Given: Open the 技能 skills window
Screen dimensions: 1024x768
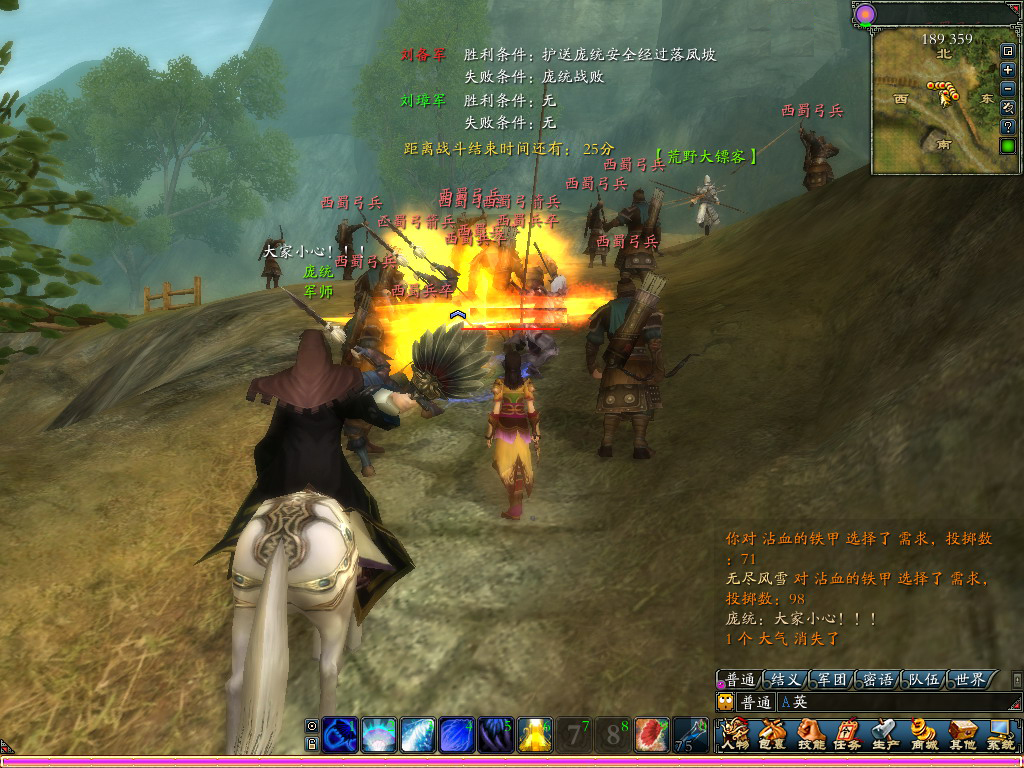Looking at the screenshot, I should [809, 735].
